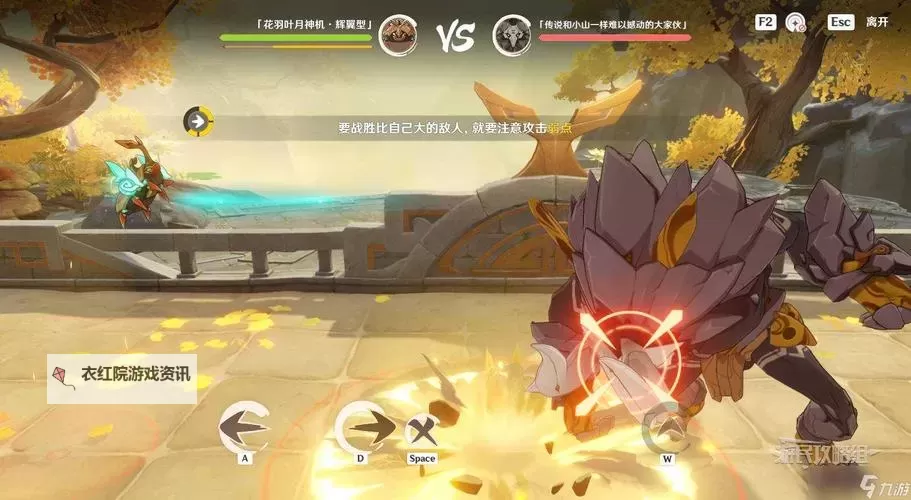The height and width of the screenshot is (500, 911).
Task: Select the opponent beetle portrait right of VS
Action: click(x=511, y=35)
